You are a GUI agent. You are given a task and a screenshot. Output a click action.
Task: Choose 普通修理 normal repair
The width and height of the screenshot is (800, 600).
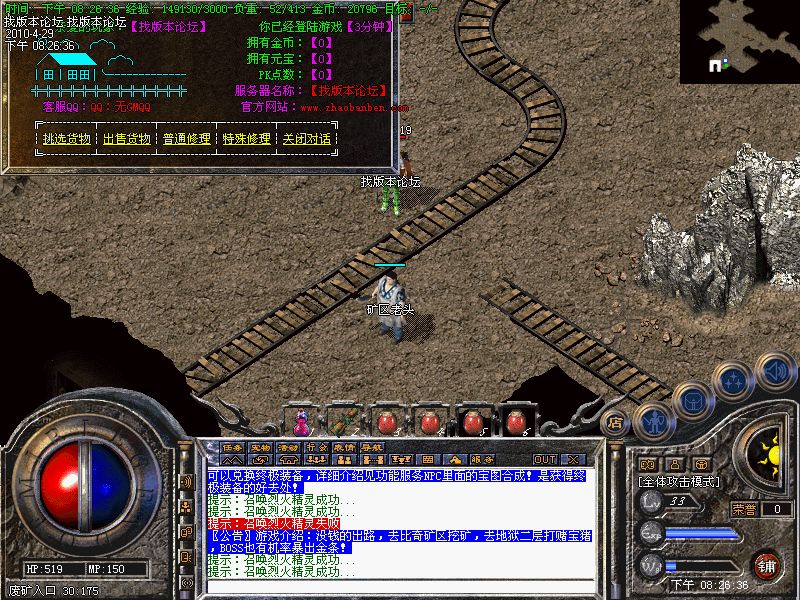(x=186, y=139)
